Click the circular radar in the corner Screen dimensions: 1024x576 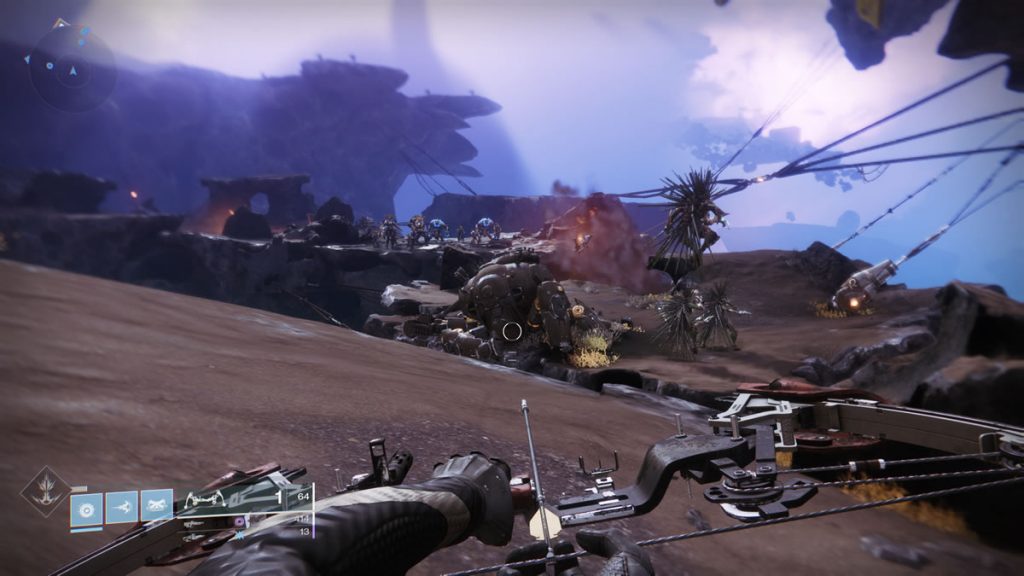point(70,66)
